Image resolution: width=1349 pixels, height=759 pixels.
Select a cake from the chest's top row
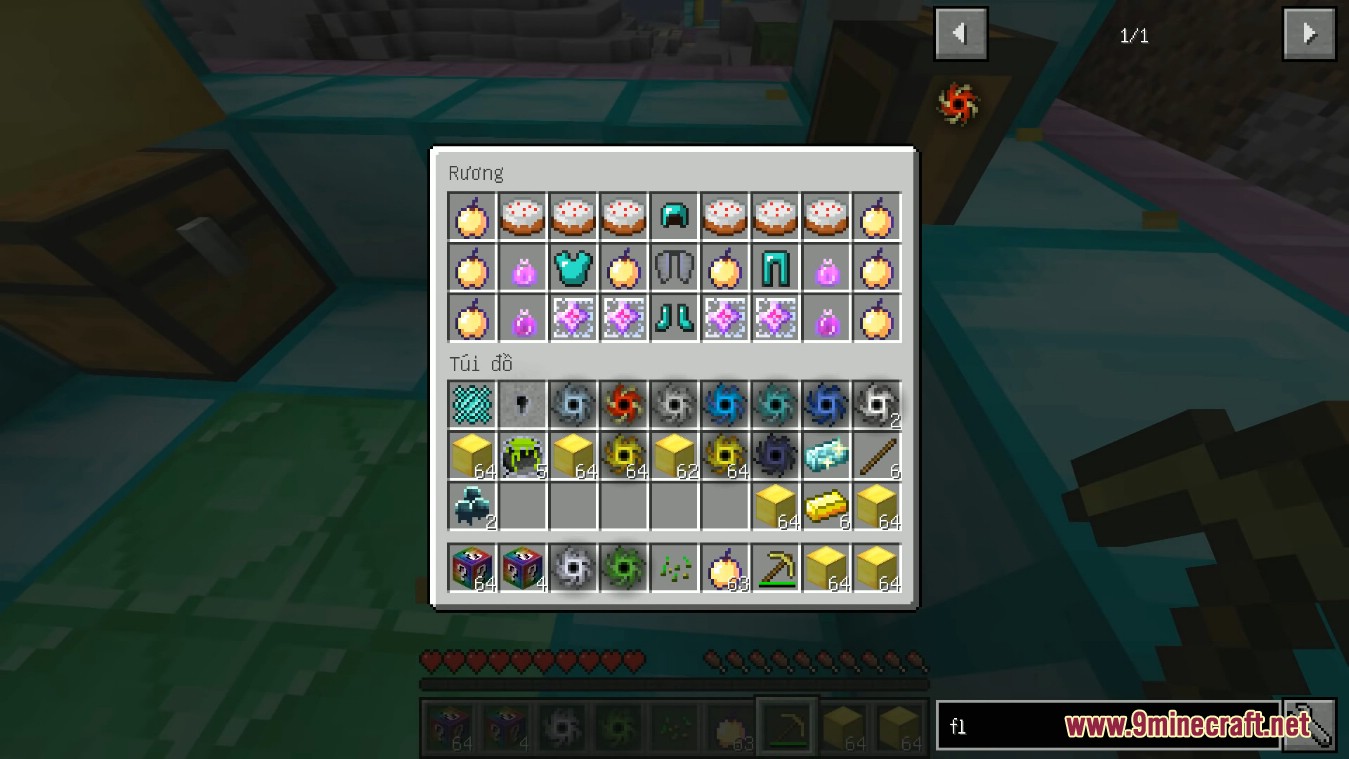(x=522, y=216)
